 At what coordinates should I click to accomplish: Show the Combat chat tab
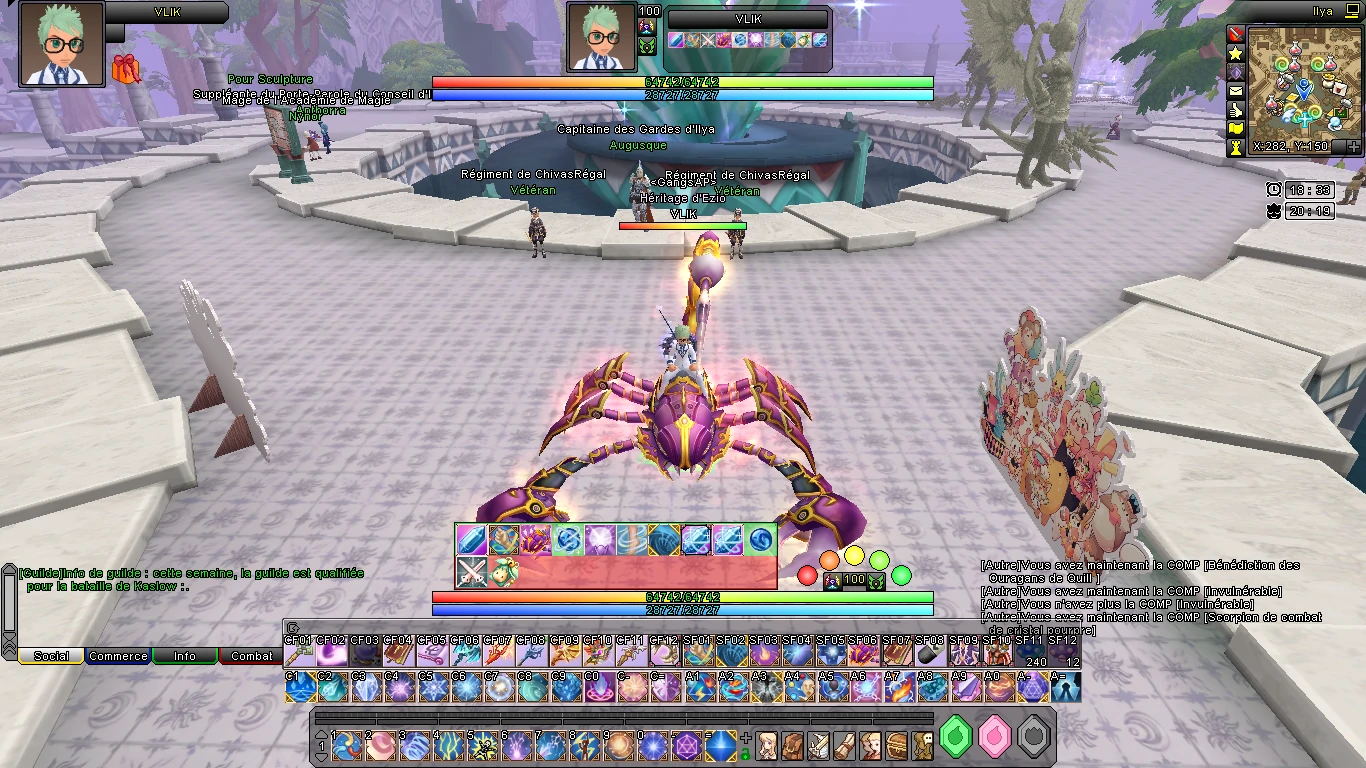[251, 656]
